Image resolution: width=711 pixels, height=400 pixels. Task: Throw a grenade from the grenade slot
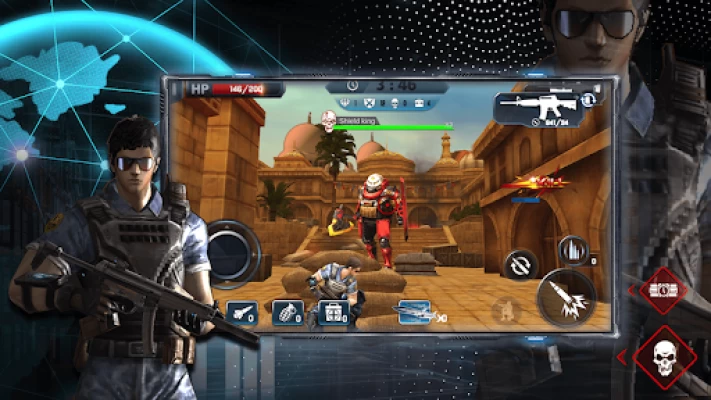coord(286,314)
